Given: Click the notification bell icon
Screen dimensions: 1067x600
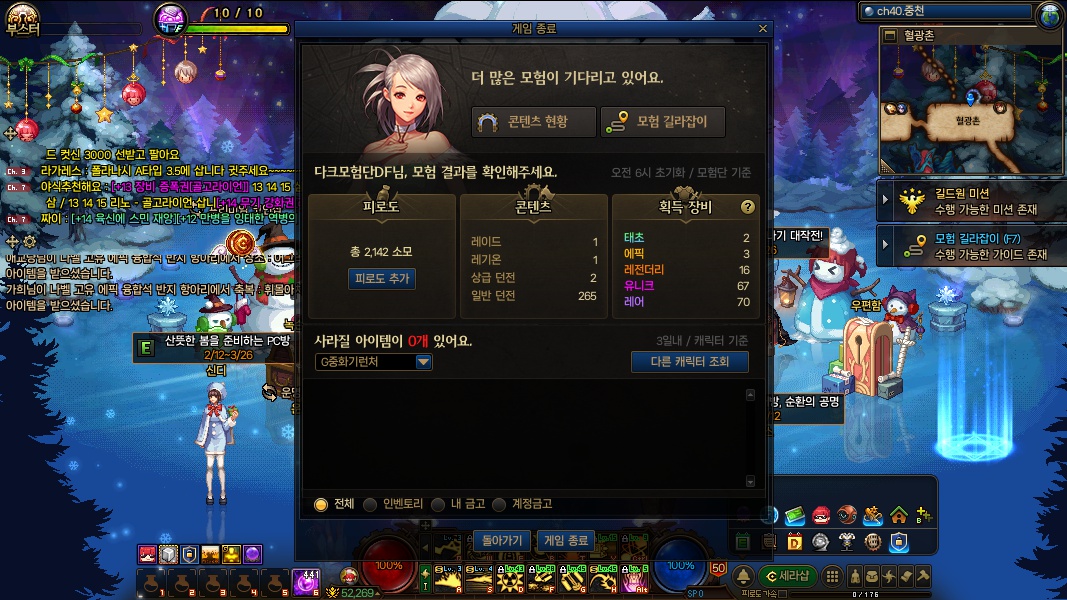Looking at the screenshot, I should point(743,576).
